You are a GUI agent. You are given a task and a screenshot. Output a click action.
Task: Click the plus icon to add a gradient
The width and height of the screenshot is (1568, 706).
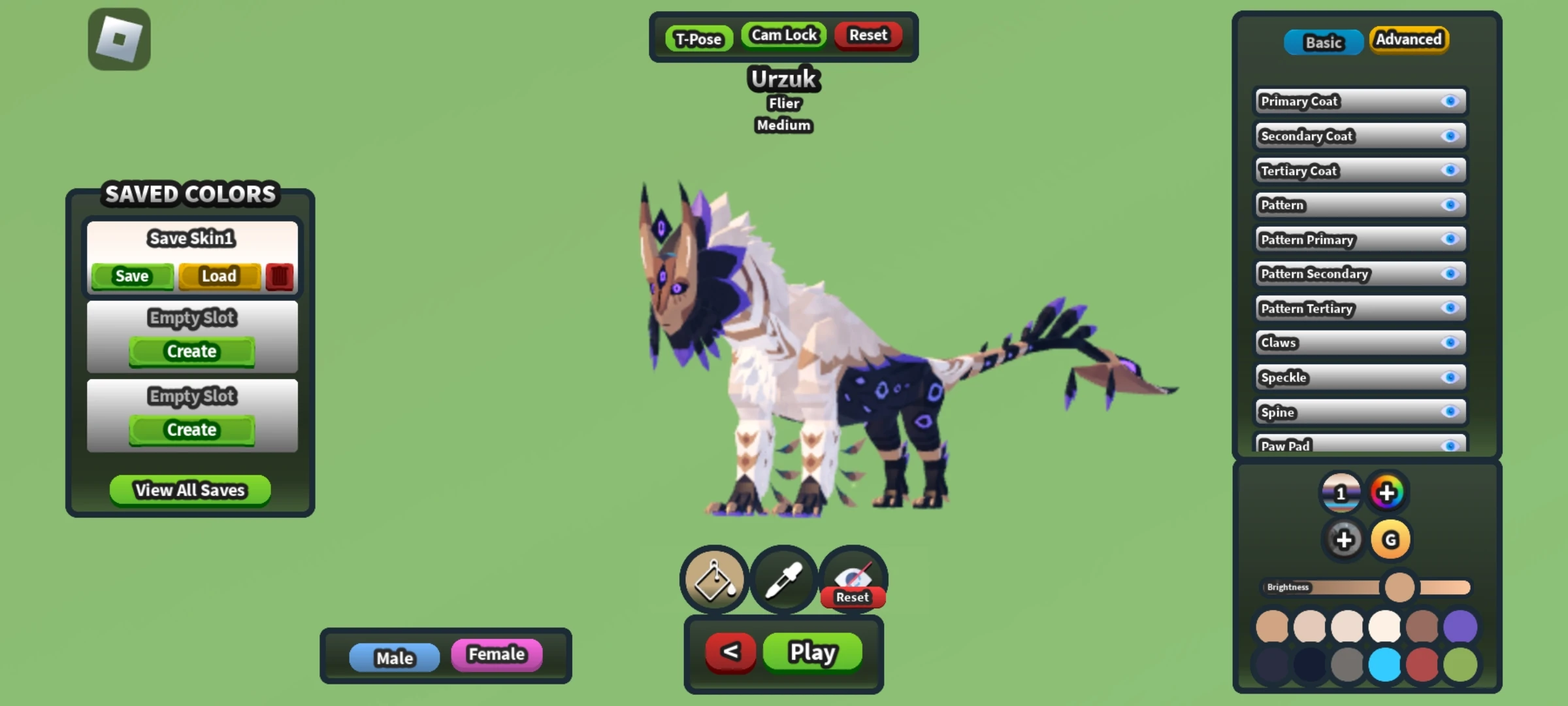(1343, 539)
